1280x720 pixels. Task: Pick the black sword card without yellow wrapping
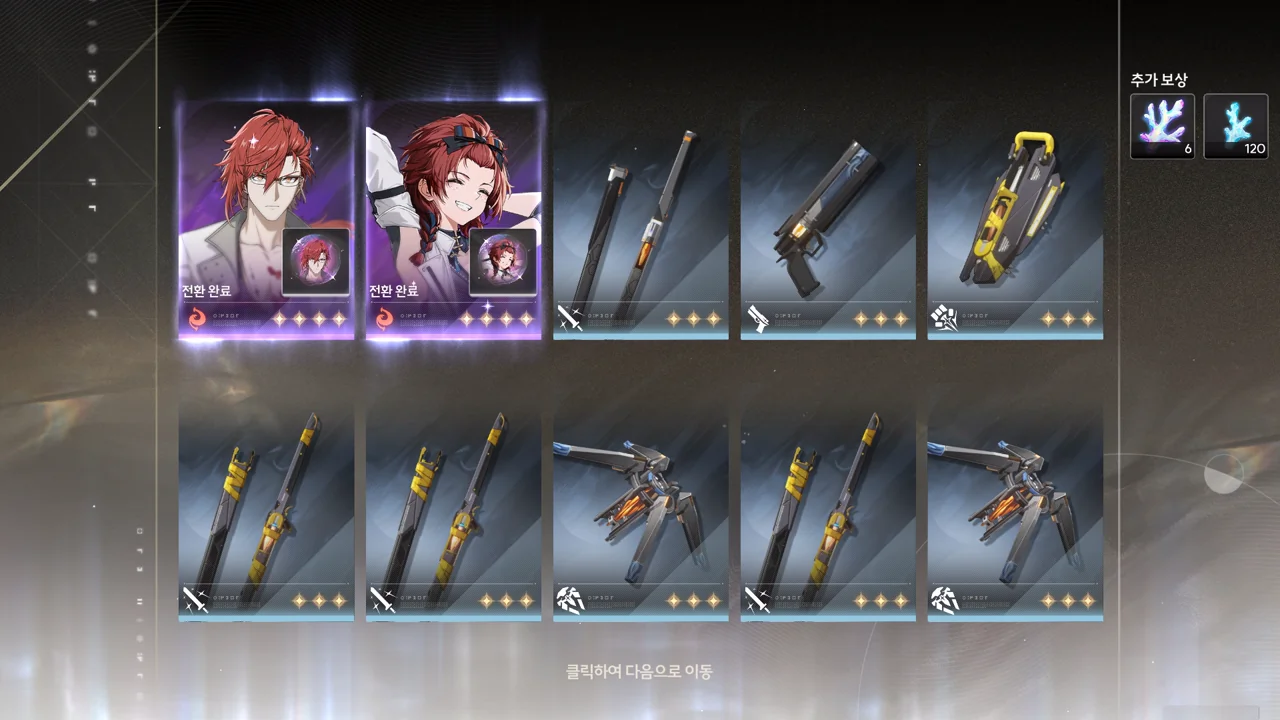pos(640,220)
